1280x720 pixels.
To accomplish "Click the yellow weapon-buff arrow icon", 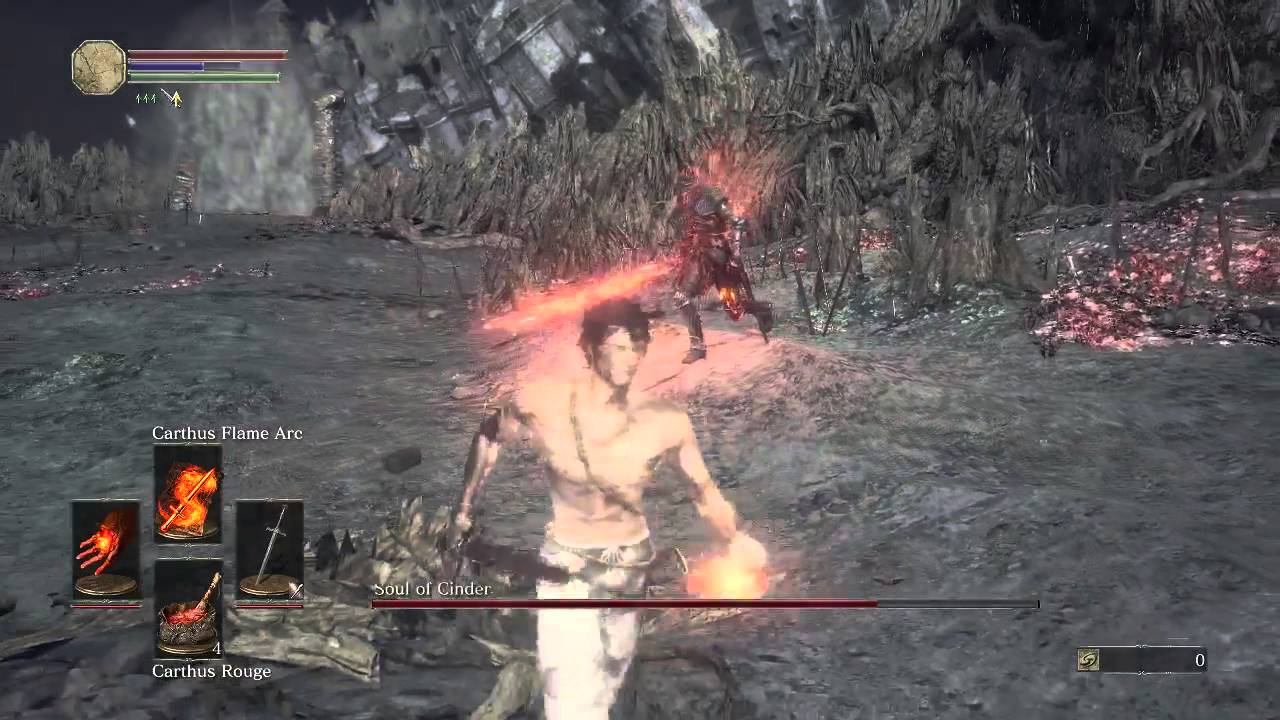I will pos(176,99).
